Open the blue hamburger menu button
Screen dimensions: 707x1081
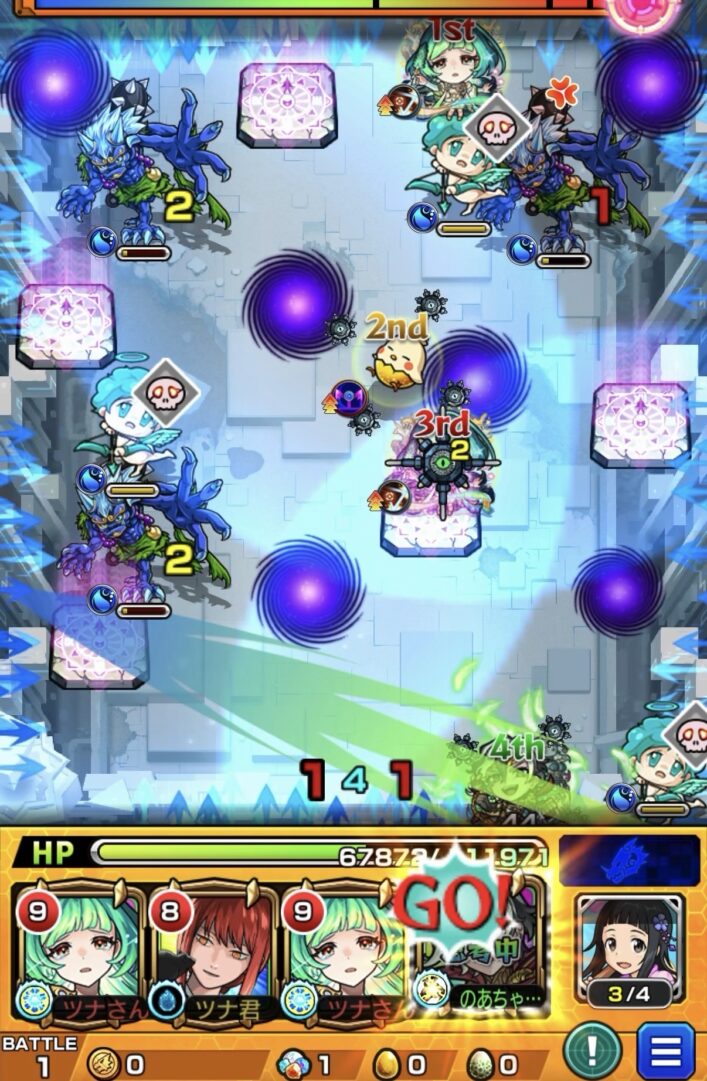[665, 1051]
